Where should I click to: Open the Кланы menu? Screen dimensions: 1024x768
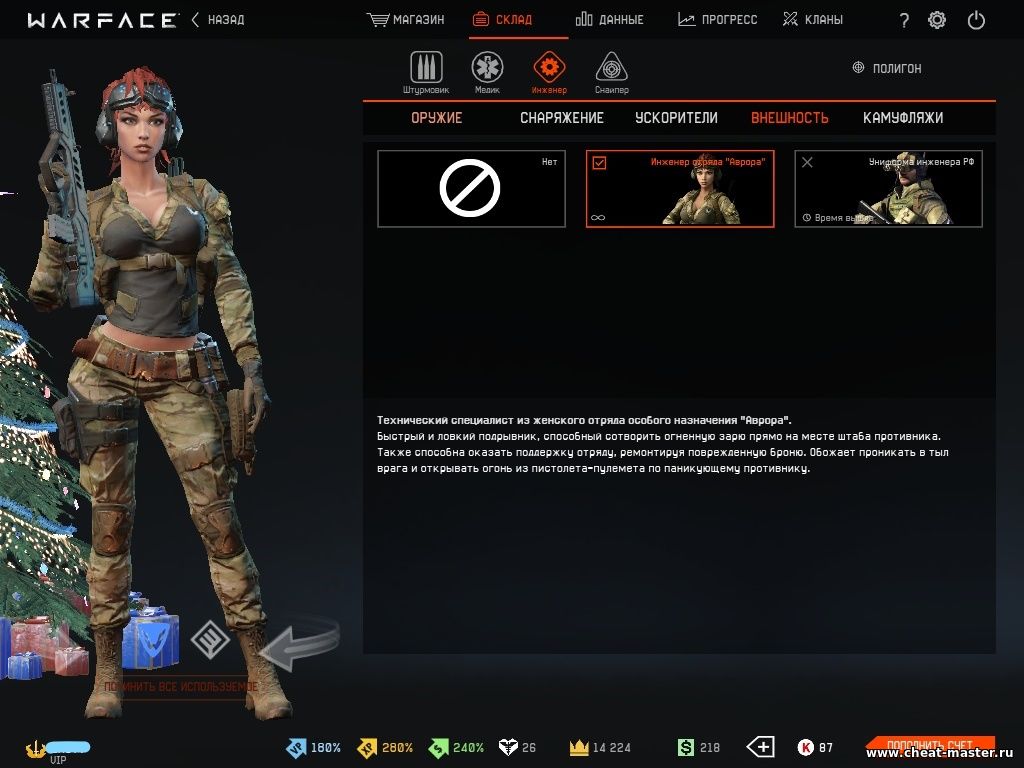[812, 20]
